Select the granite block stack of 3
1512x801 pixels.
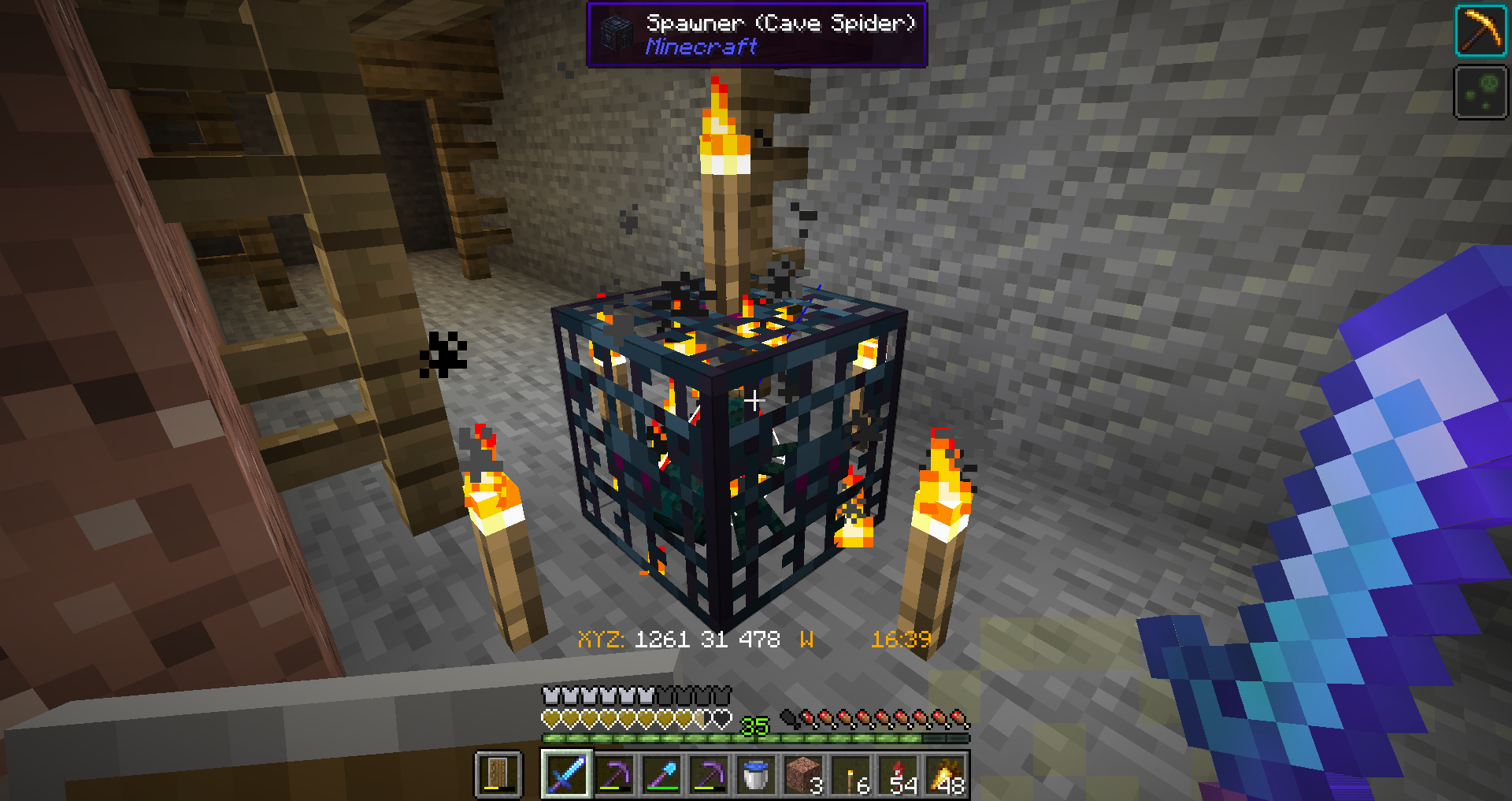coord(802,774)
